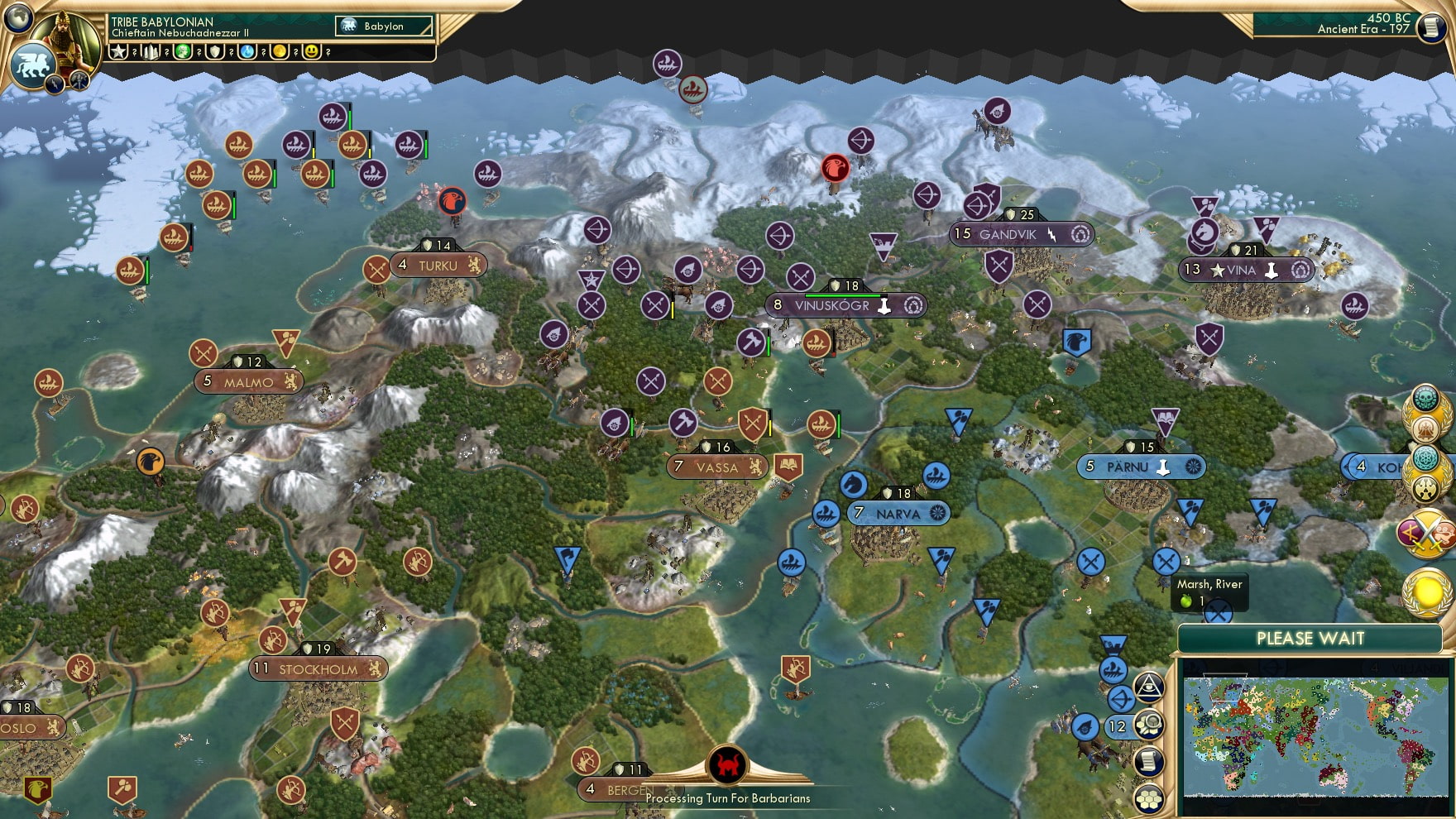
Task: Click the PLEASE WAIT banner
Action: pyautogui.click(x=1310, y=639)
